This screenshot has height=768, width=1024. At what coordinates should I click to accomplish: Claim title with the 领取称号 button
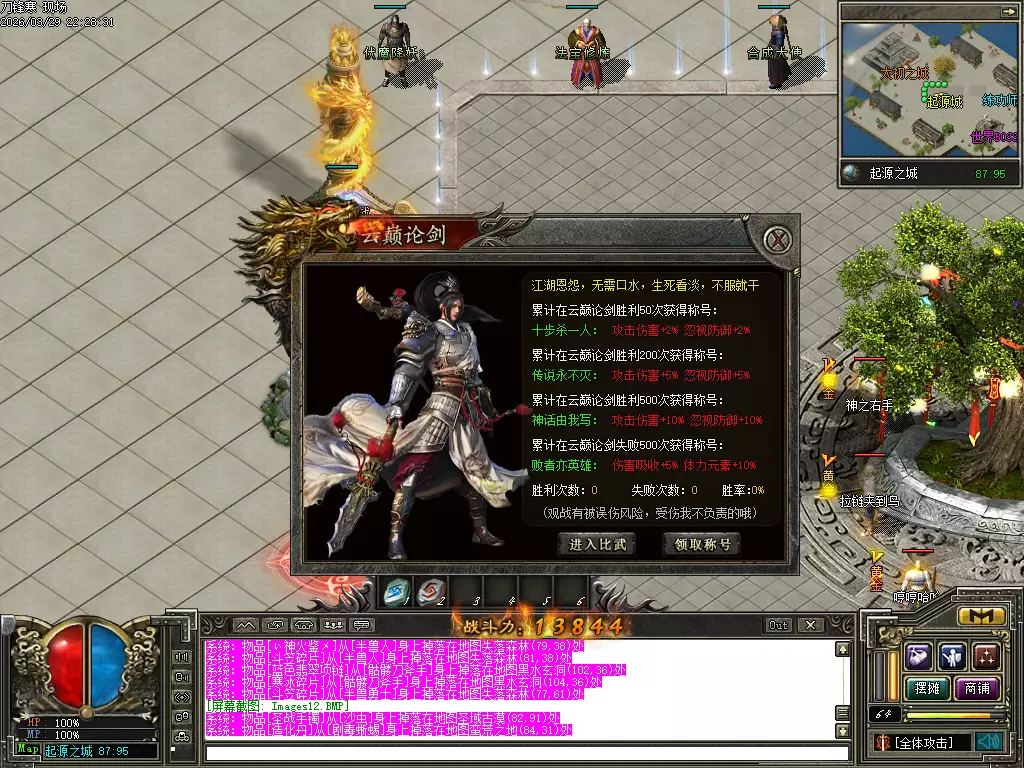pos(702,544)
